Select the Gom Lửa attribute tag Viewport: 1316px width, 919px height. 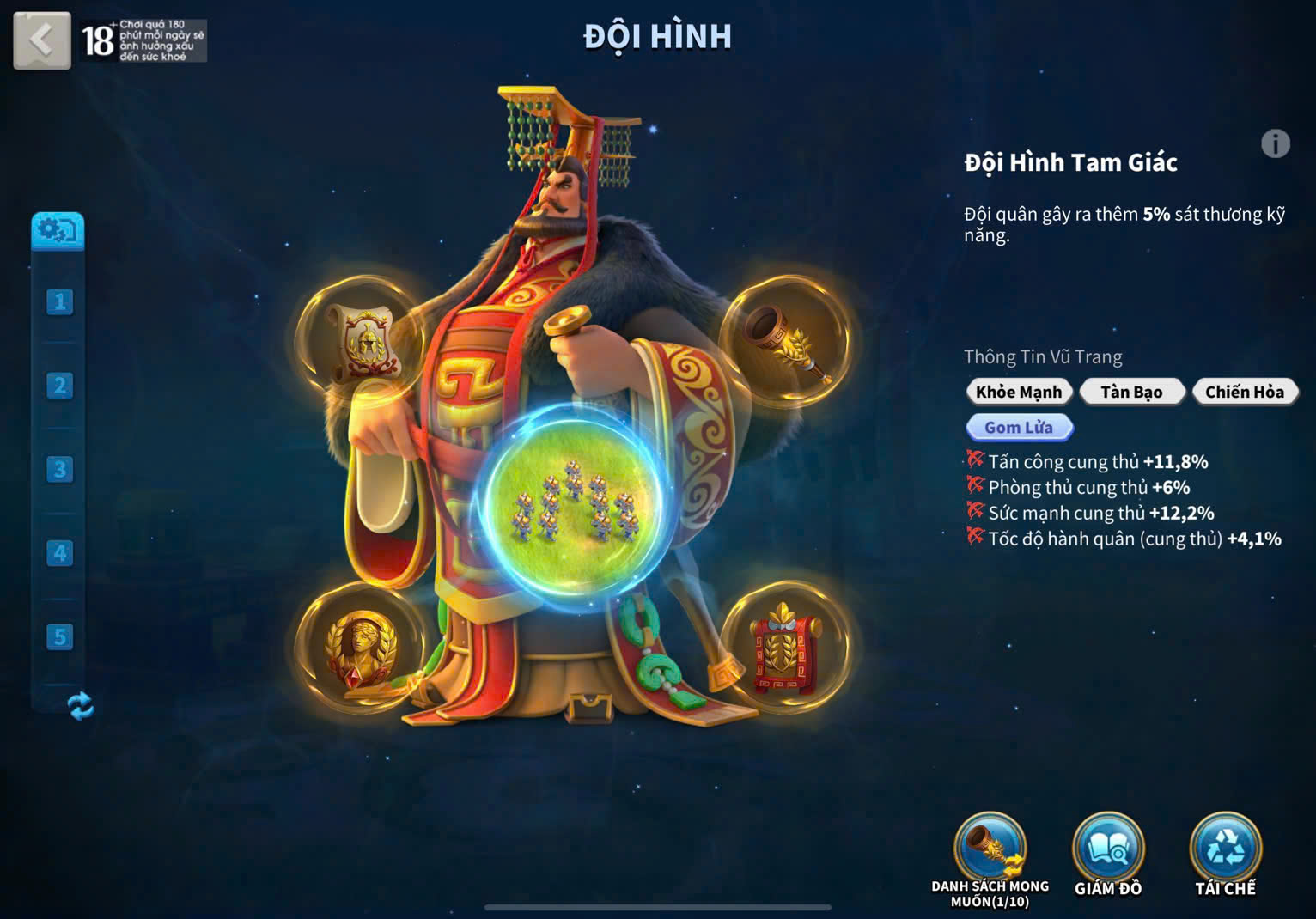[1019, 427]
